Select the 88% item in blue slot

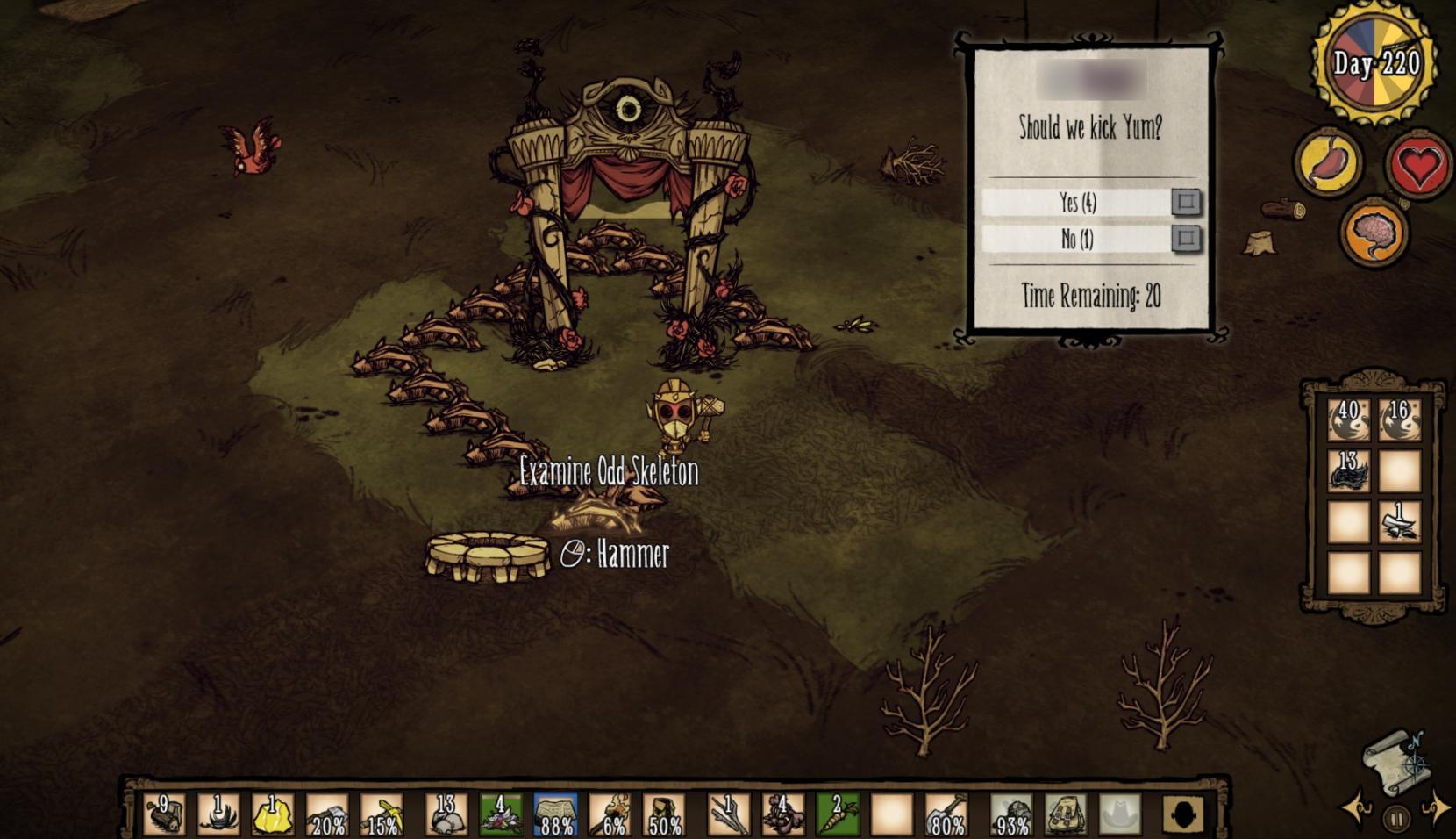555,815
